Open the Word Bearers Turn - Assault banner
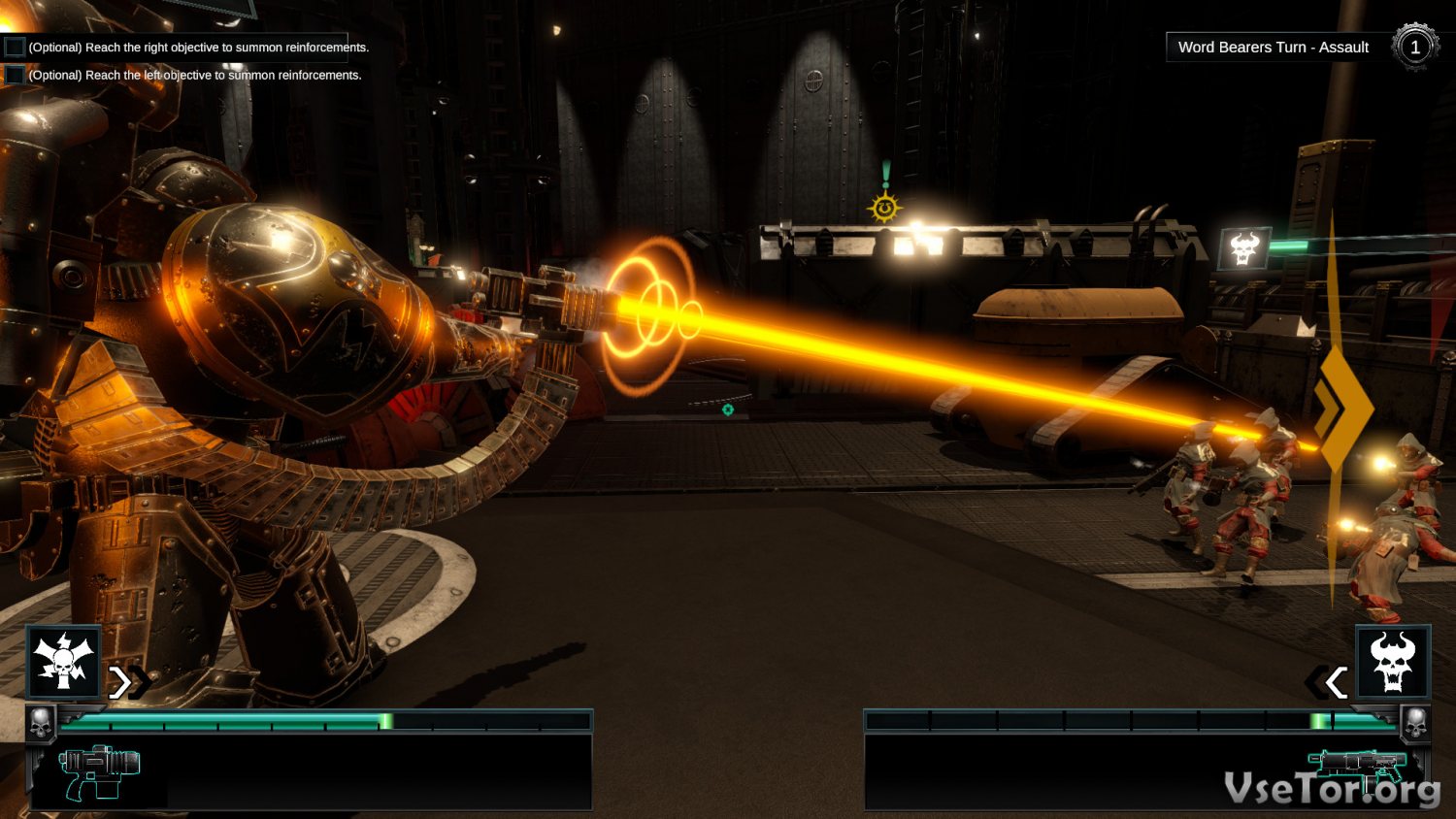The image size is (1456, 819). click(1273, 47)
